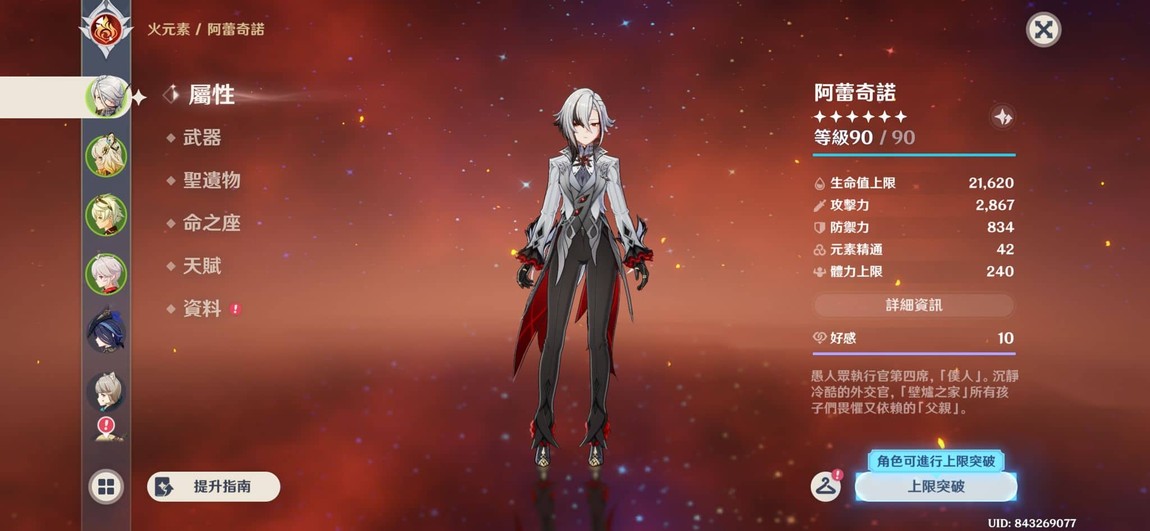The height and width of the screenshot is (531, 1150).
Task: Click the 詳細資訊 details button
Action: pos(913,305)
